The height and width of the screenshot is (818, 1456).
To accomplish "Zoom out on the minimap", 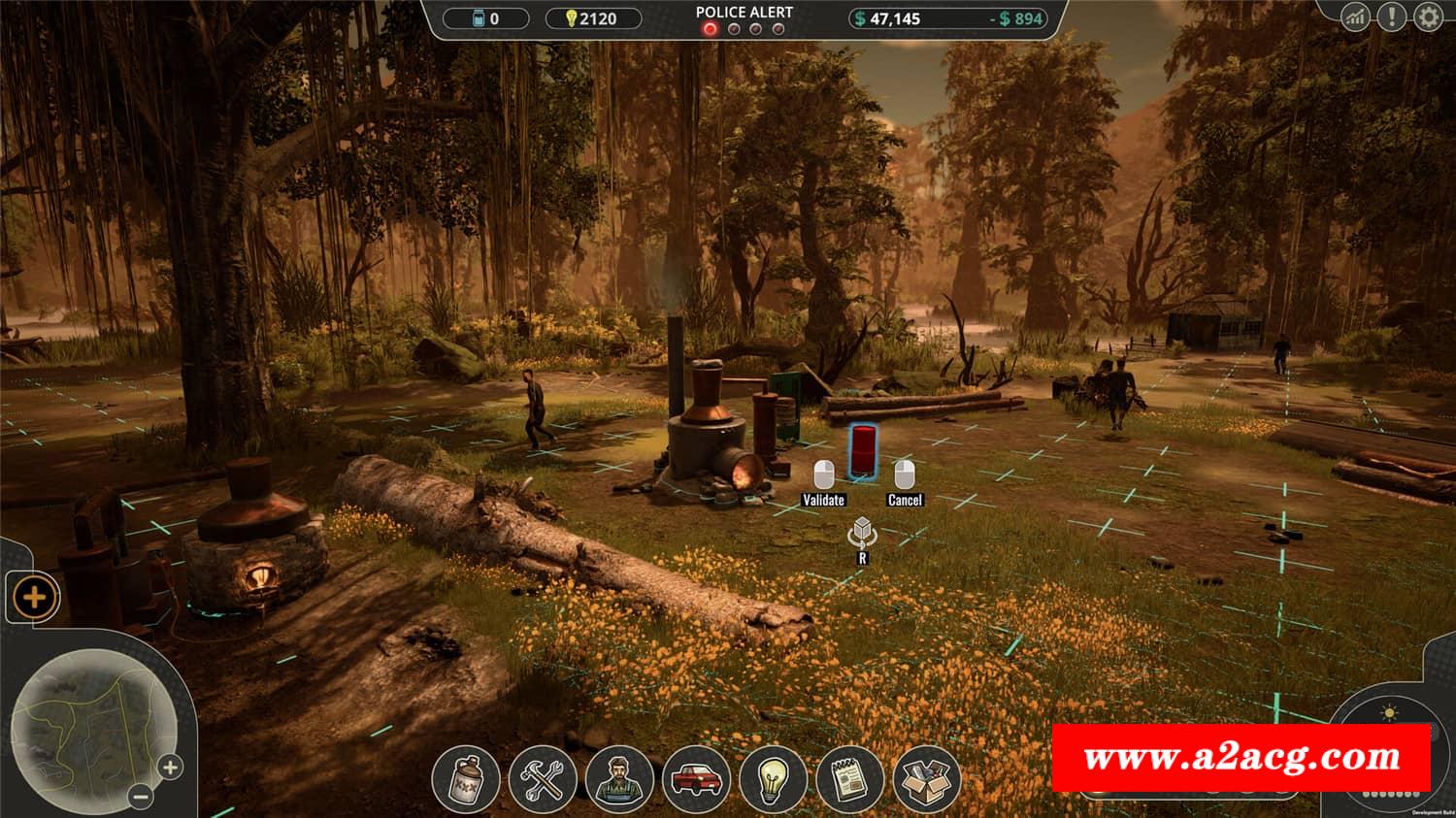I will [x=141, y=798].
